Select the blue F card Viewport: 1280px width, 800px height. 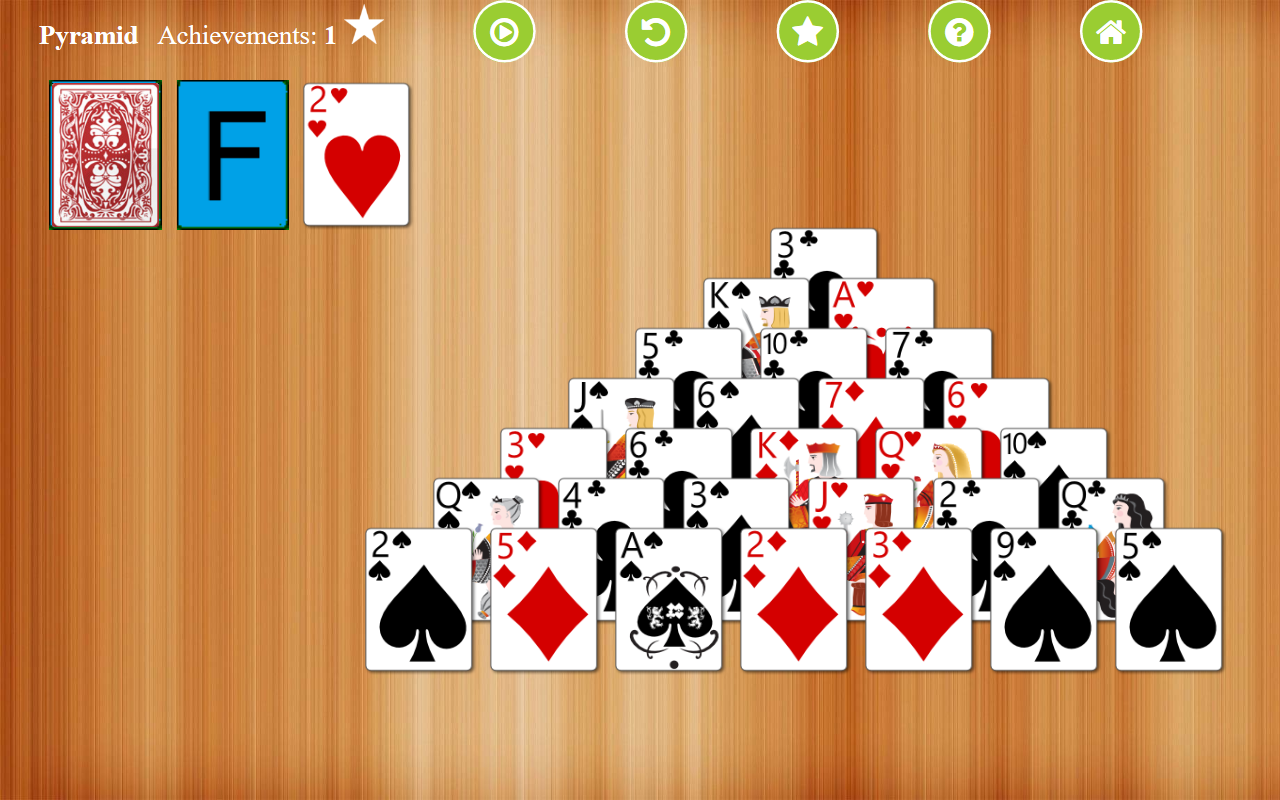point(232,155)
